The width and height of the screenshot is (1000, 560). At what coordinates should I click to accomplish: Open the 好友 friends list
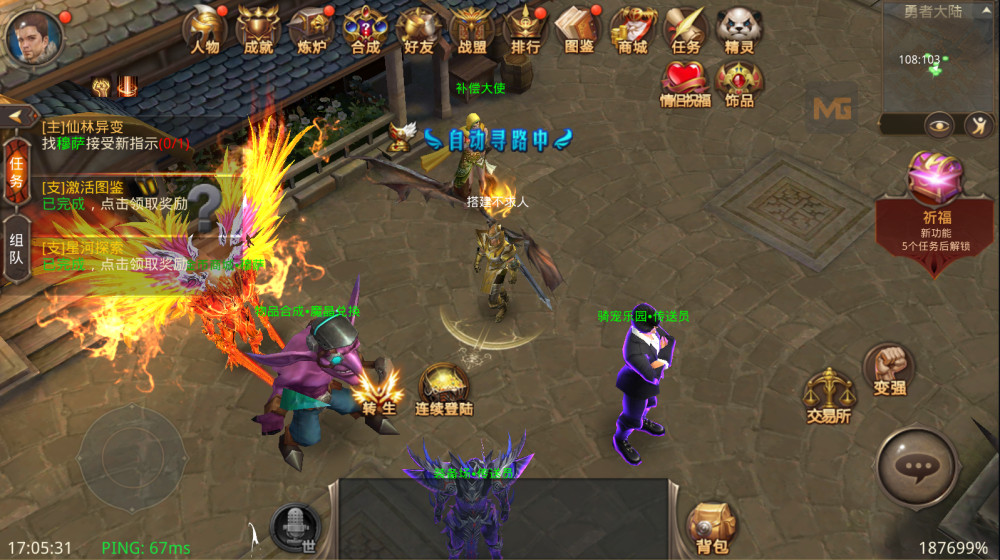click(x=418, y=30)
